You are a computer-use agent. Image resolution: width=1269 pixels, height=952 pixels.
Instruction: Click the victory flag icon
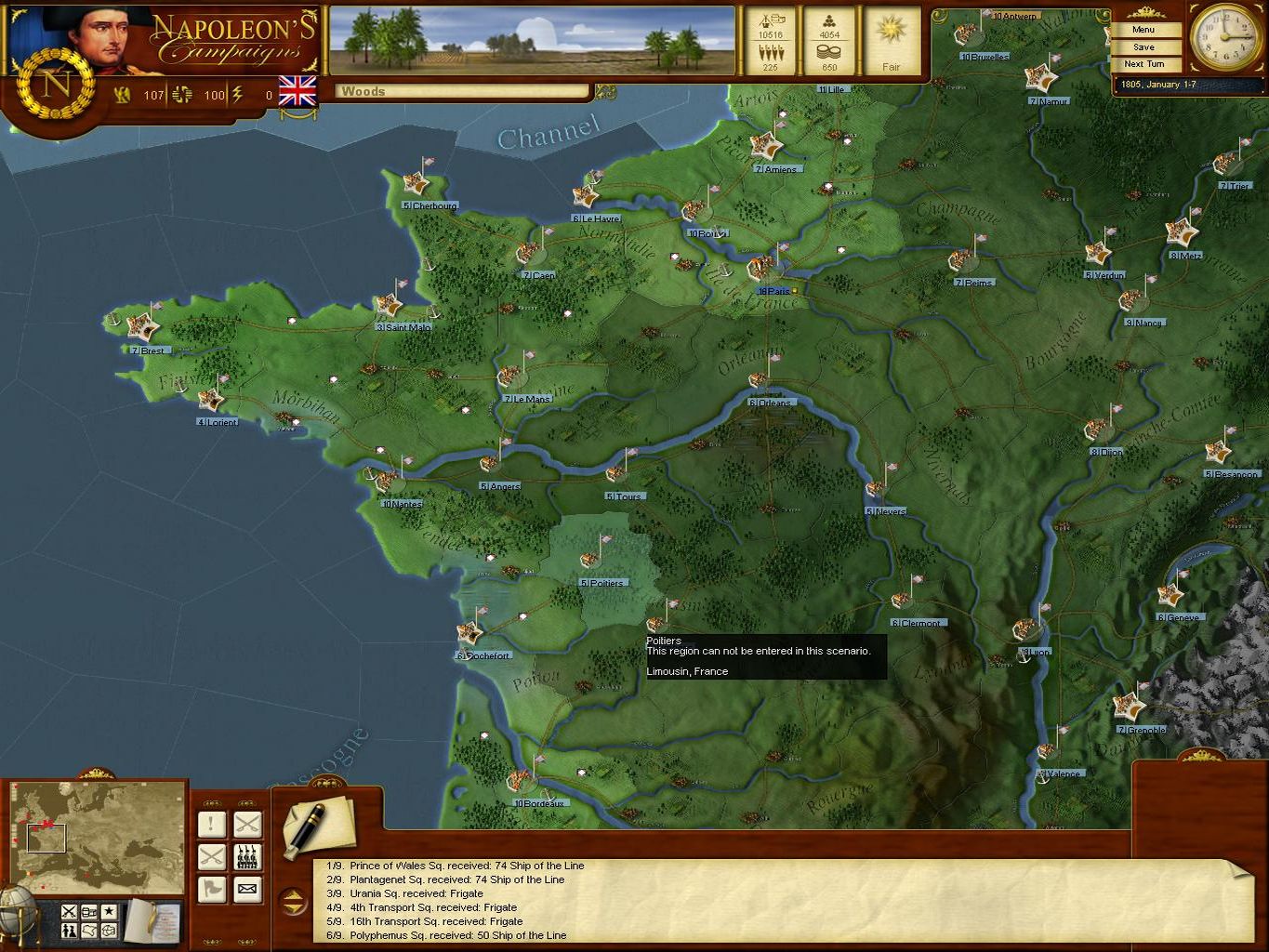[211, 890]
